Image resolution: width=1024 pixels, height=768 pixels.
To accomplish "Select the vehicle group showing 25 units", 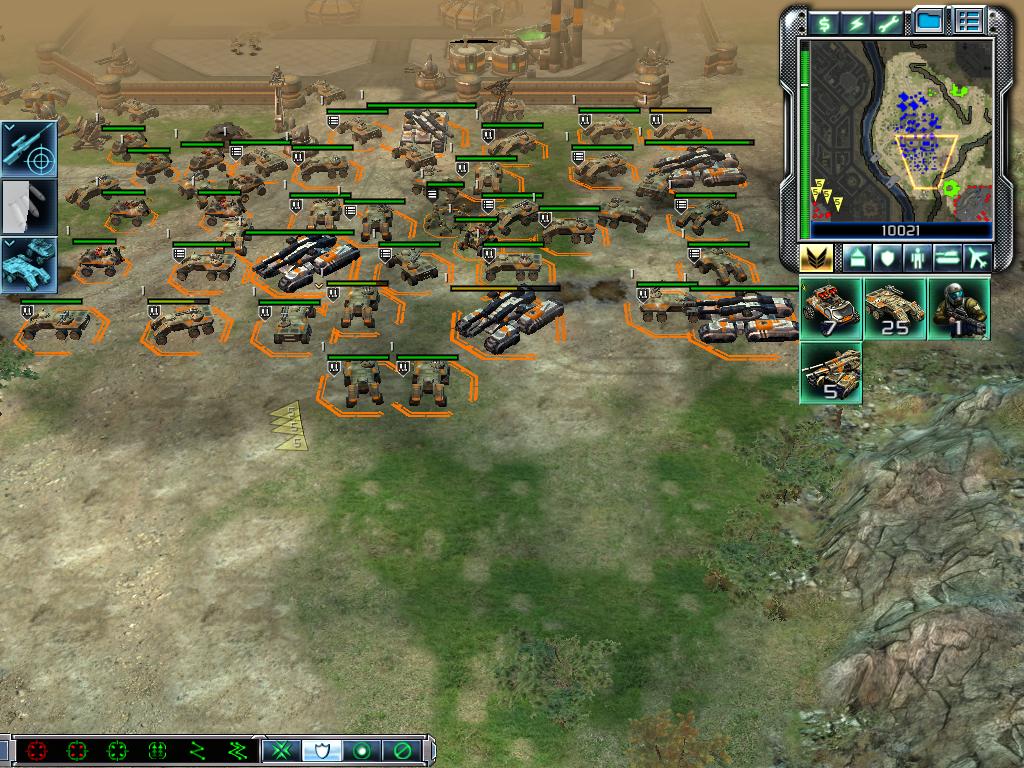I will tap(894, 309).
